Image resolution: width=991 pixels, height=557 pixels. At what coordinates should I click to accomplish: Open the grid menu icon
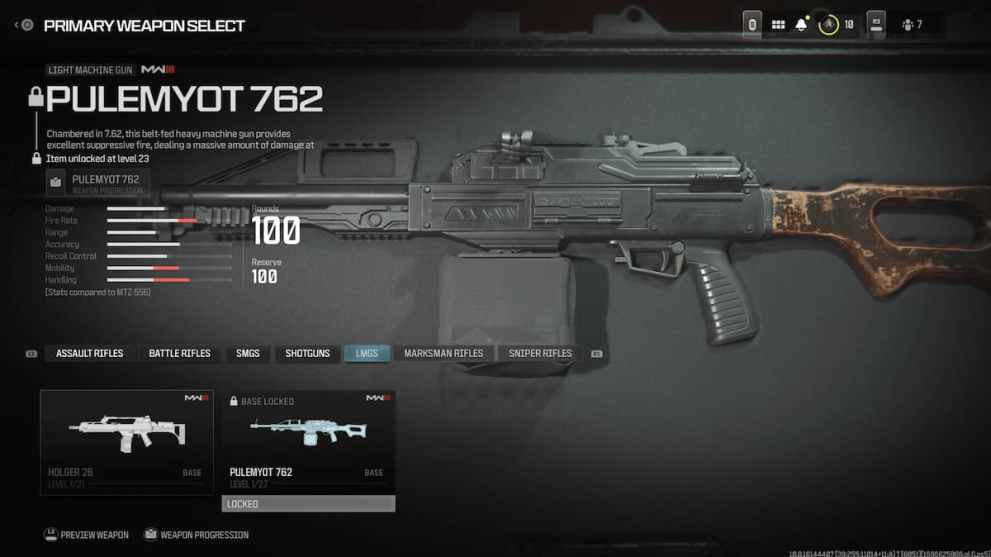(x=778, y=25)
